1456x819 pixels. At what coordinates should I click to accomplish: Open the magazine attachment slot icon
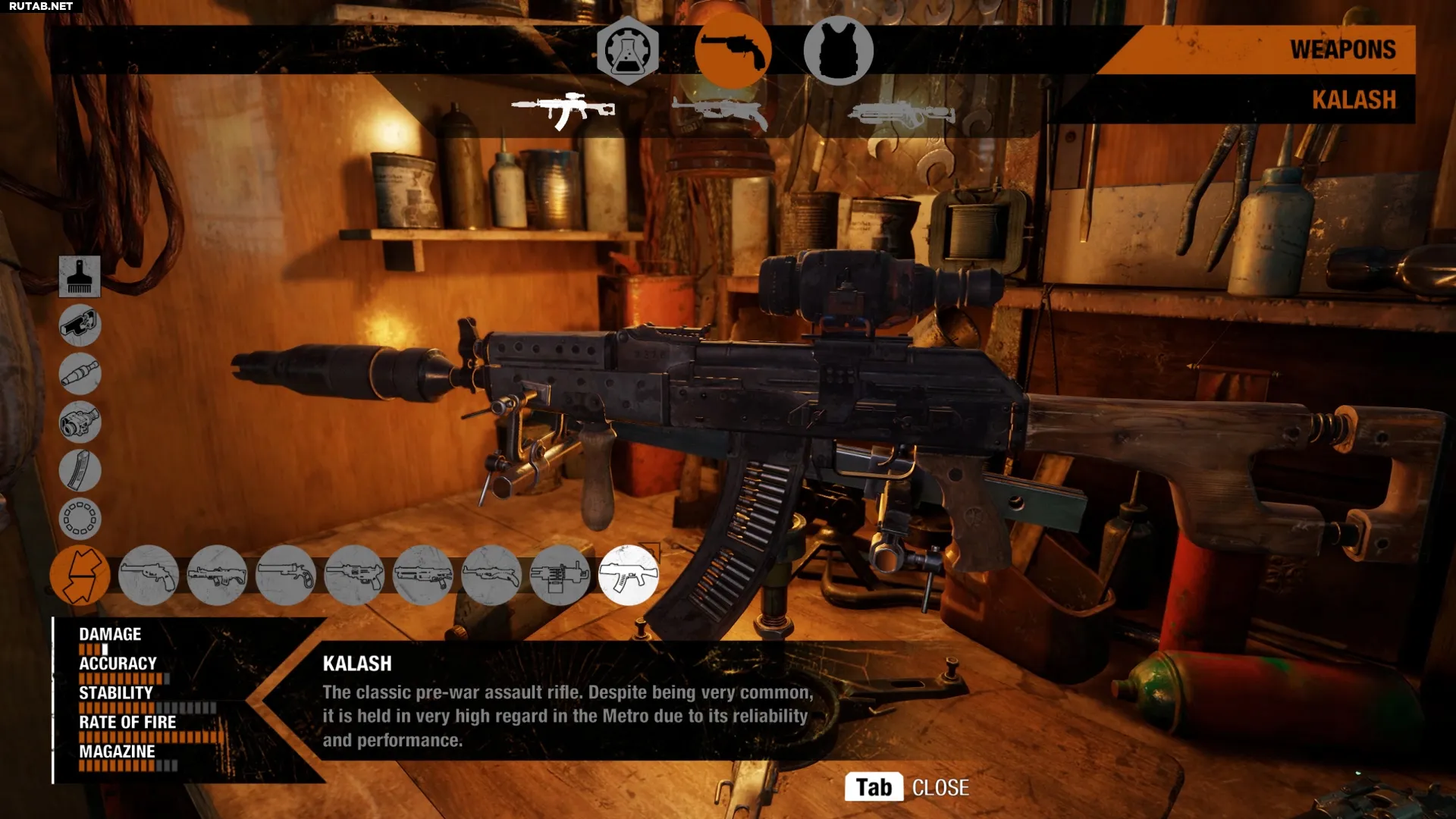click(x=80, y=471)
